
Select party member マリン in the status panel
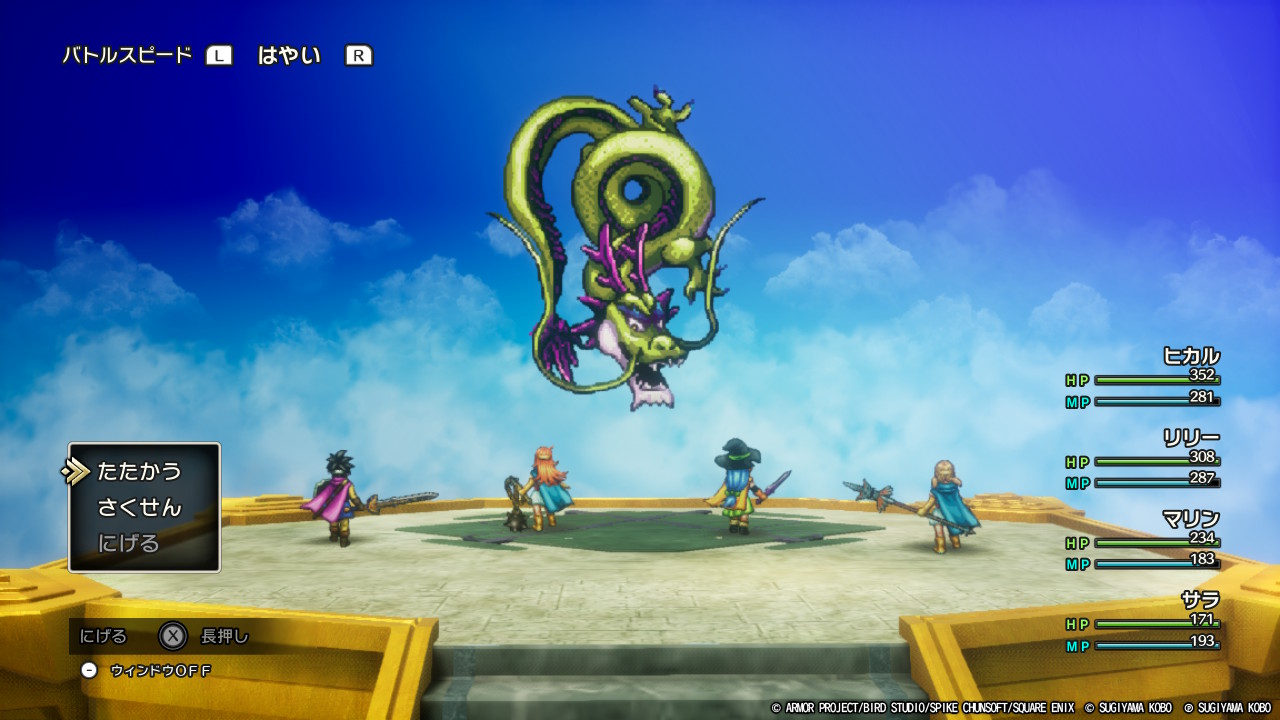pos(1190,518)
